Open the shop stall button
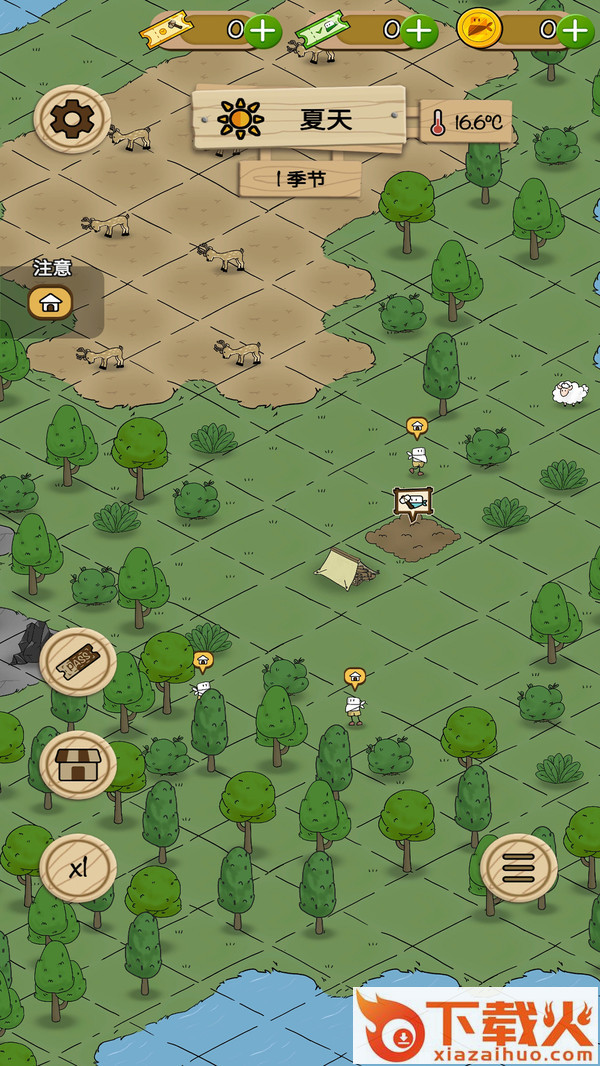This screenshot has width=600, height=1066. pyautogui.click(x=78, y=765)
